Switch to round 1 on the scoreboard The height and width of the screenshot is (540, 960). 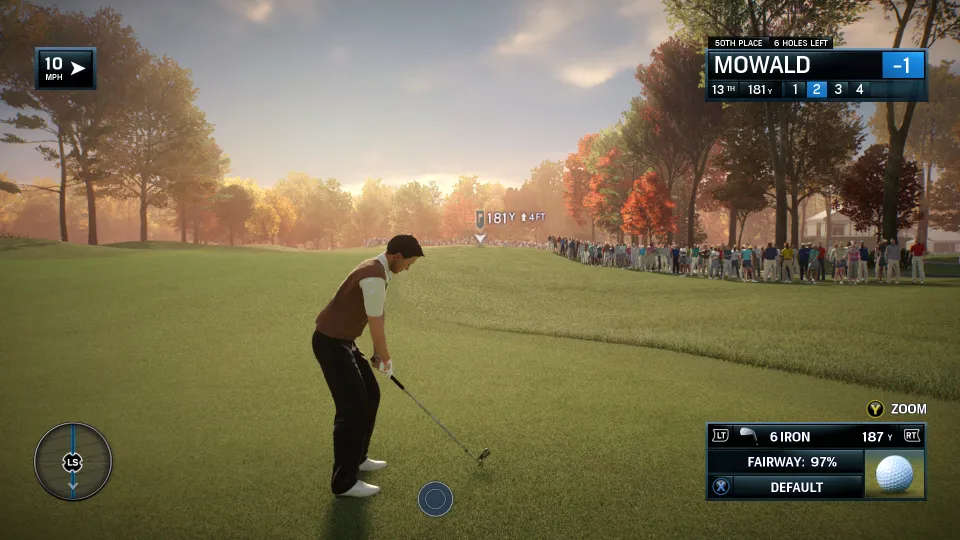click(796, 89)
